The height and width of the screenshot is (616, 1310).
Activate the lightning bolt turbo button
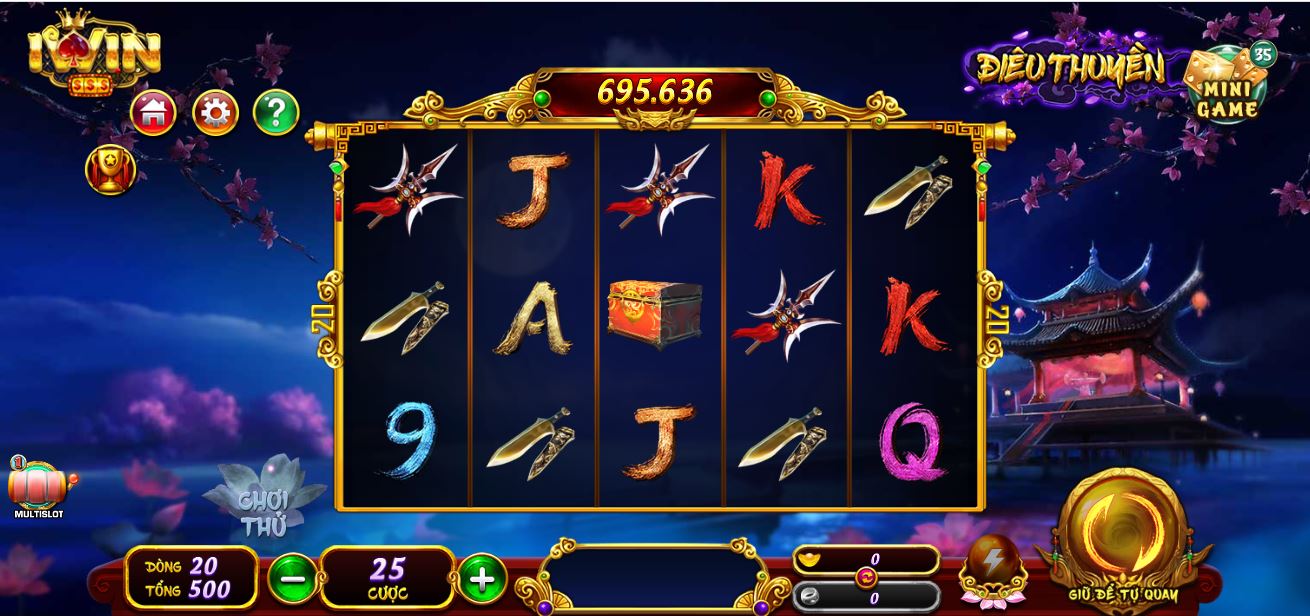tap(993, 570)
